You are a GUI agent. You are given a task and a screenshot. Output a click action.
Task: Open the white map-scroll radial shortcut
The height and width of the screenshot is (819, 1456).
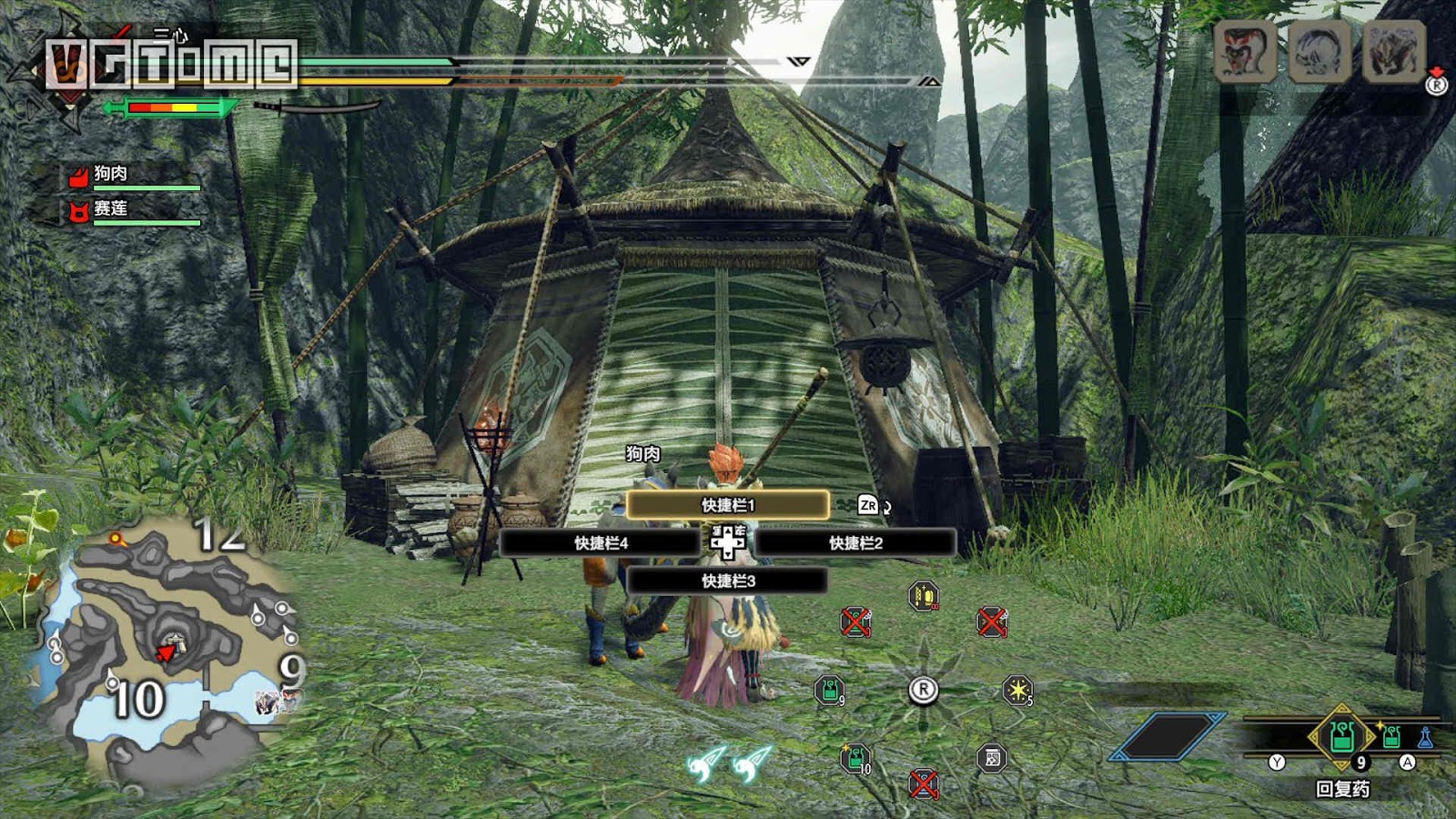[x=992, y=757]
